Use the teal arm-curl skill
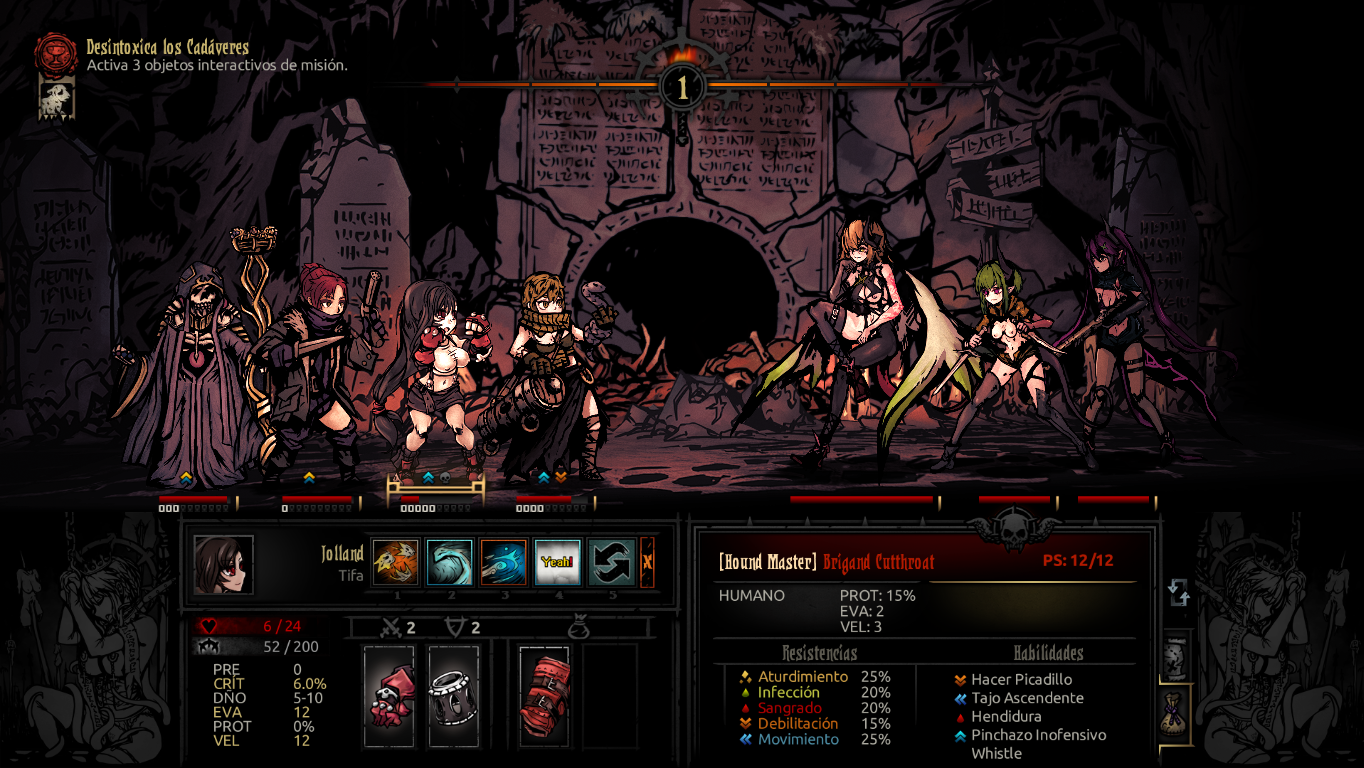The width and height of the screenshot is (1364, 768). pos(450,562)
